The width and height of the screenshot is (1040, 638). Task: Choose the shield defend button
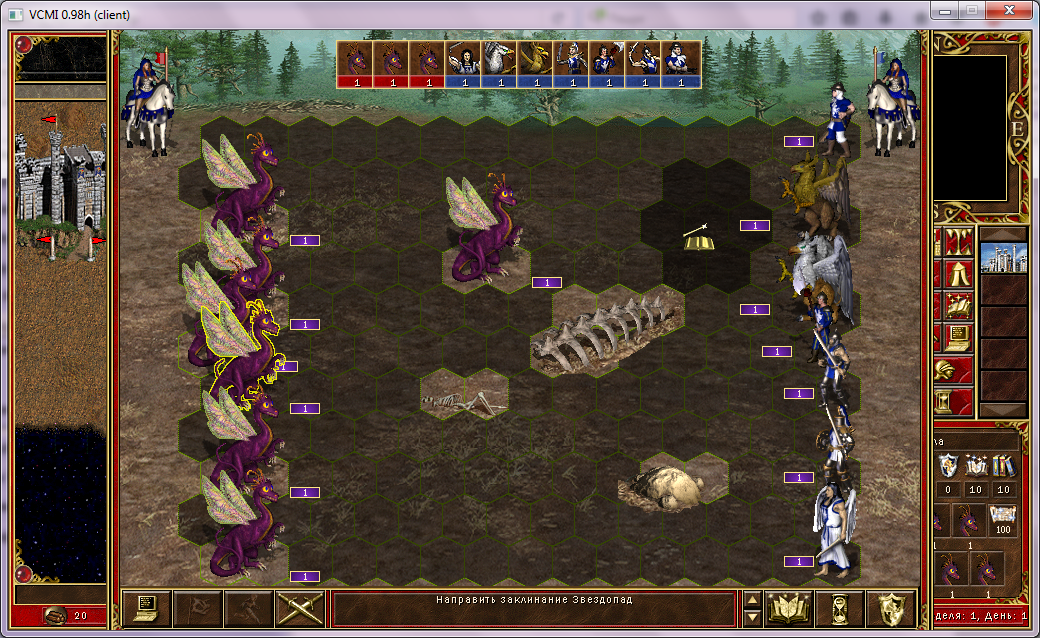pyautogui.click(x=890, y=608)
